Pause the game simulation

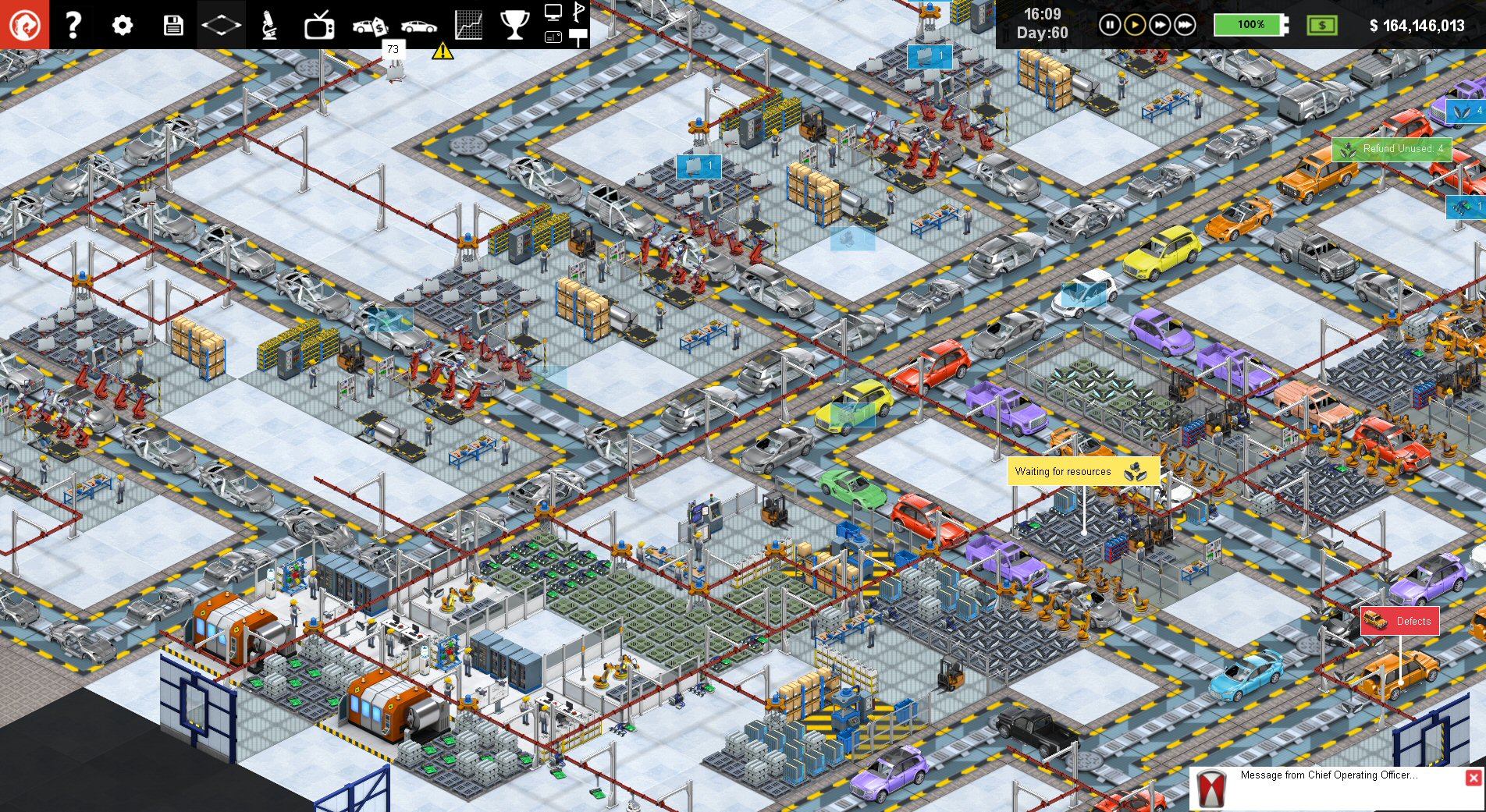click(1109, 25)
